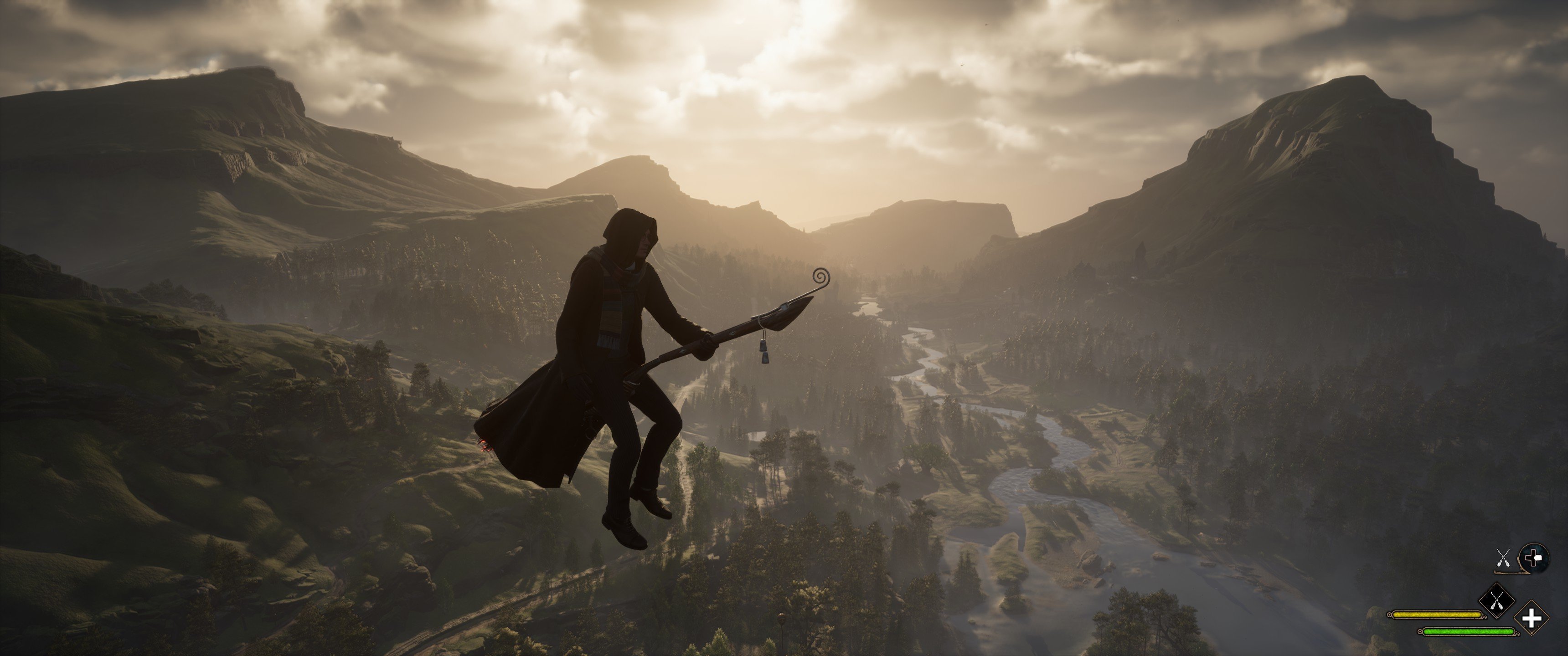Viewport: 1568px width, 656px height.
Task: Click the diamond-framed white plus slot
Action: (1532, 618)
